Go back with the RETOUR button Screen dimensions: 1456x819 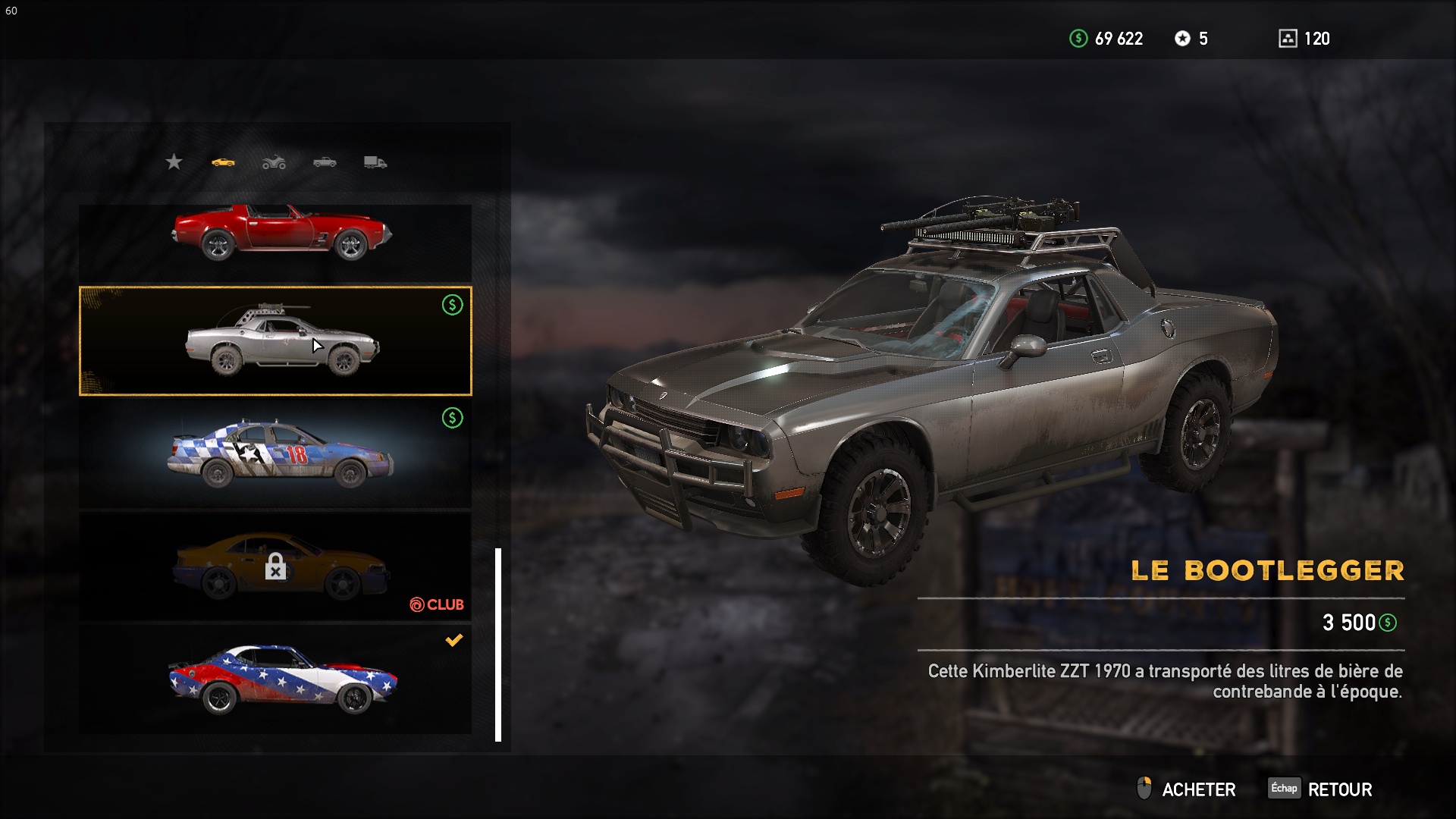pos(1321,789)
